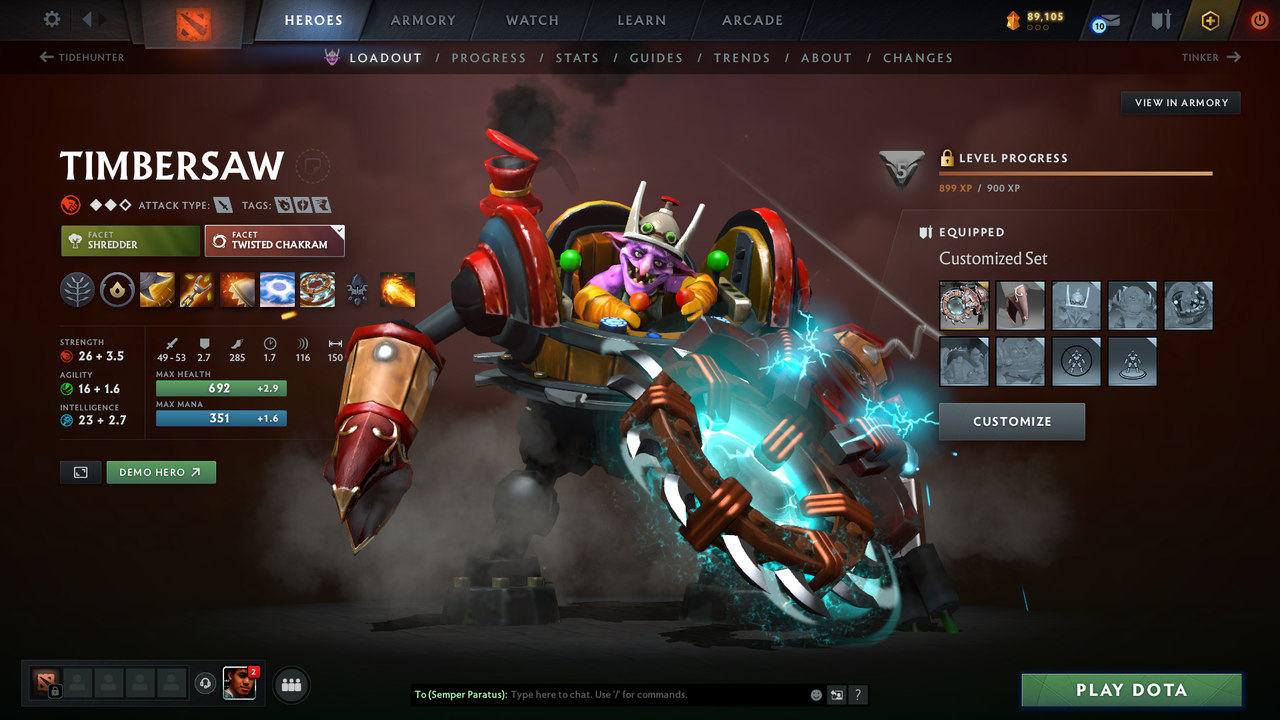
Task: Click the Aghanim's Shard upgrade icon
Action: (x=357, y=288)
